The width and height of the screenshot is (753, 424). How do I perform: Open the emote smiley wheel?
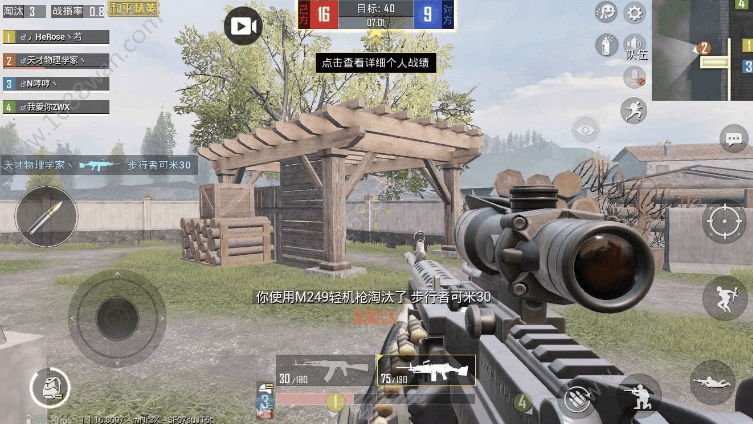point(605,13)
